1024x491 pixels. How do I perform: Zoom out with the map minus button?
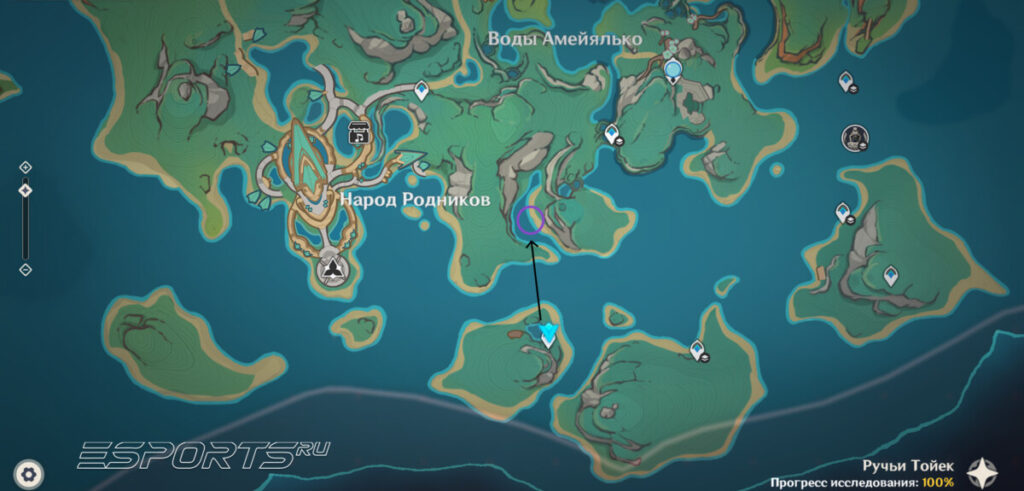(x=26, y=269)
